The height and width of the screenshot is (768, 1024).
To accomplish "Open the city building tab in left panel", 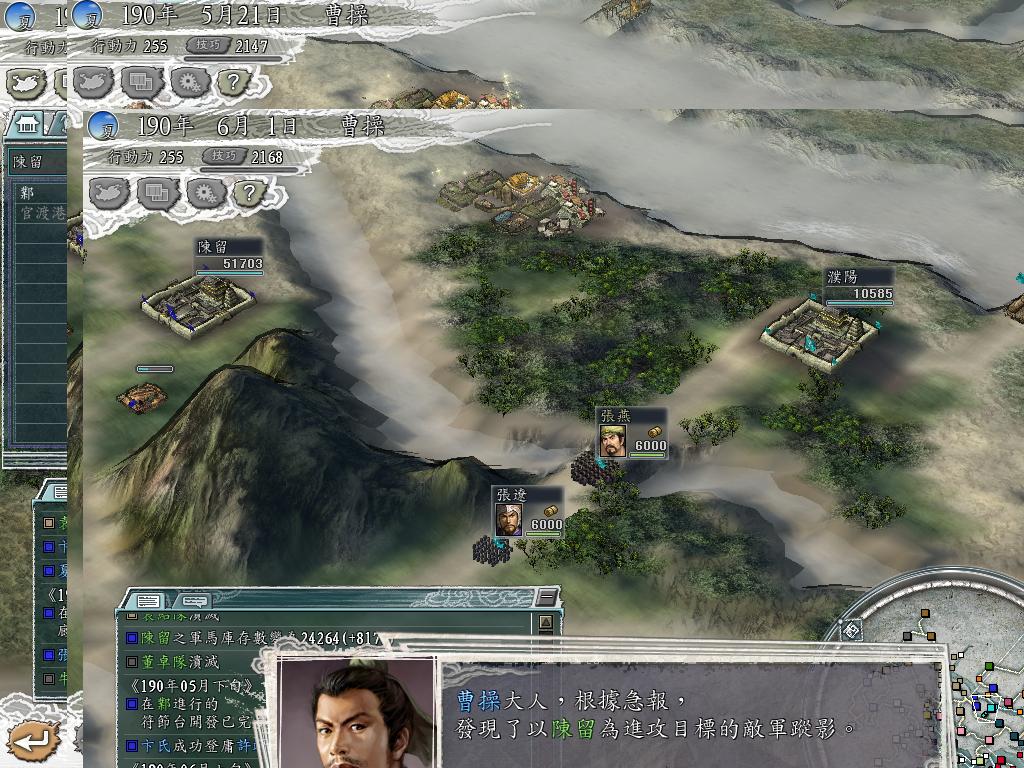I will pyautogui.click(x=27, y=122).
